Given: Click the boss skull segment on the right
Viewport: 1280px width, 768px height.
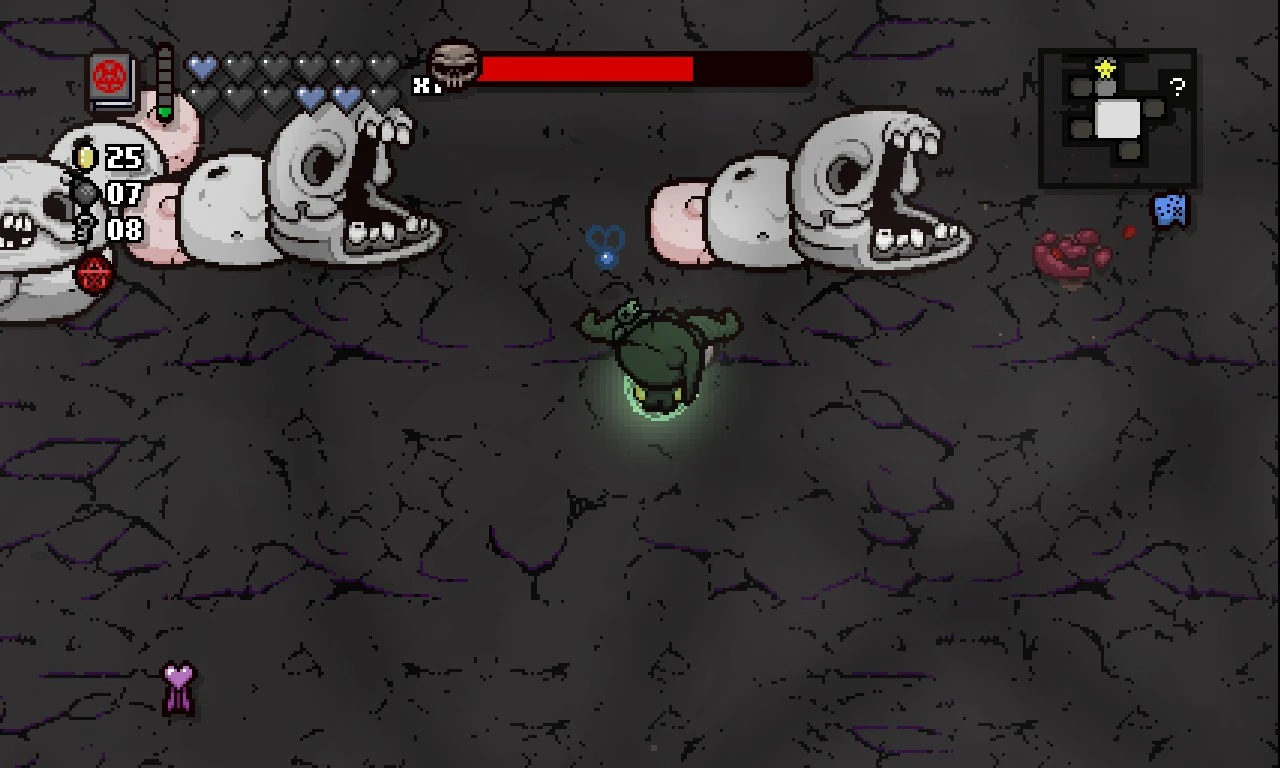Looking at the screenshot, I should [880, 180].
